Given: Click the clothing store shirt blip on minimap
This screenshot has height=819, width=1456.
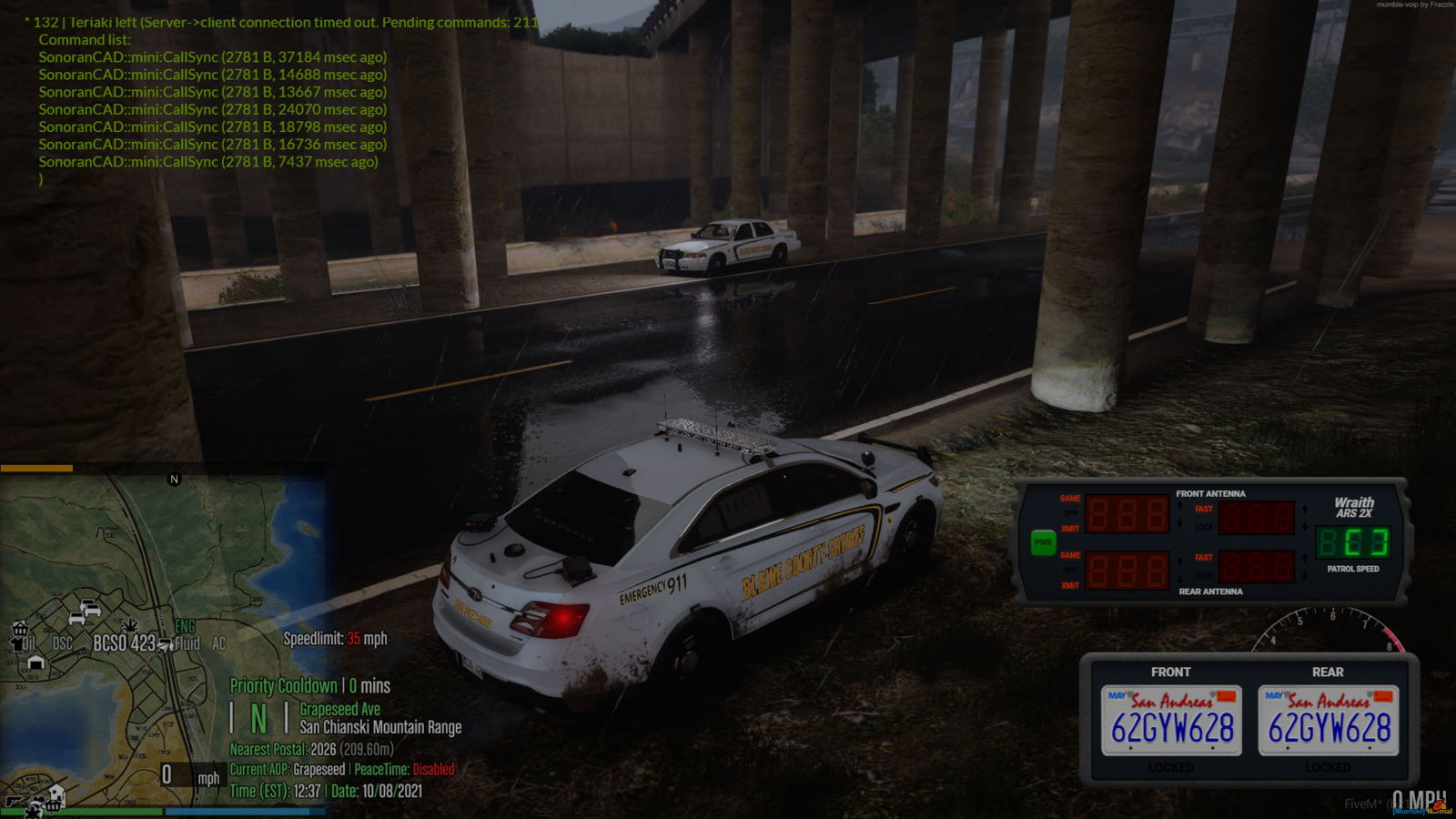Looking at the screenshot, I should [18, 645].
